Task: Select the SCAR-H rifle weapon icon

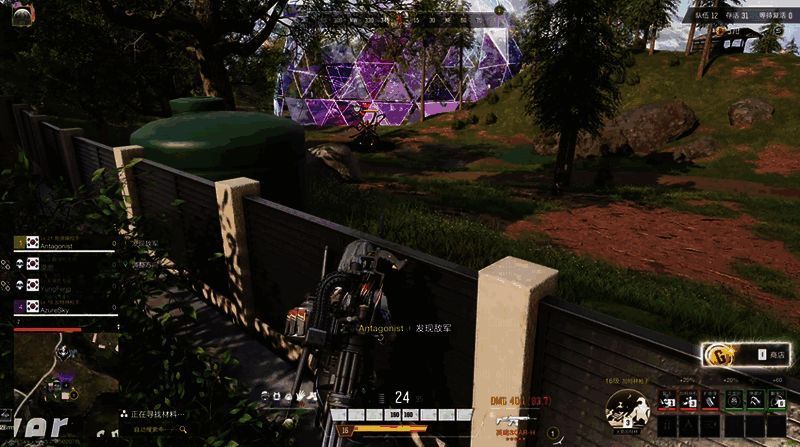Action: [x=513, y=419]
